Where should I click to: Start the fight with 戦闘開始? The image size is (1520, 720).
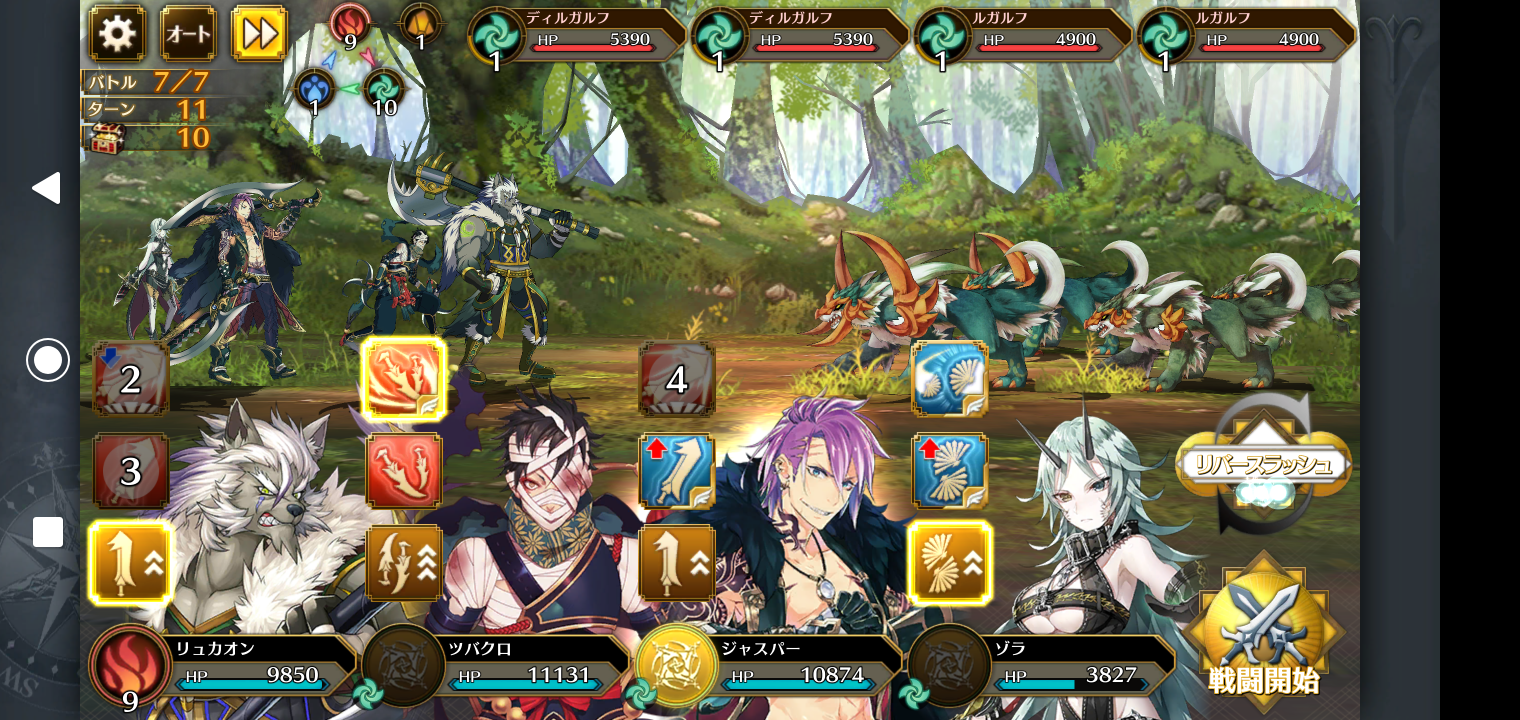[x=1263, y=632]
